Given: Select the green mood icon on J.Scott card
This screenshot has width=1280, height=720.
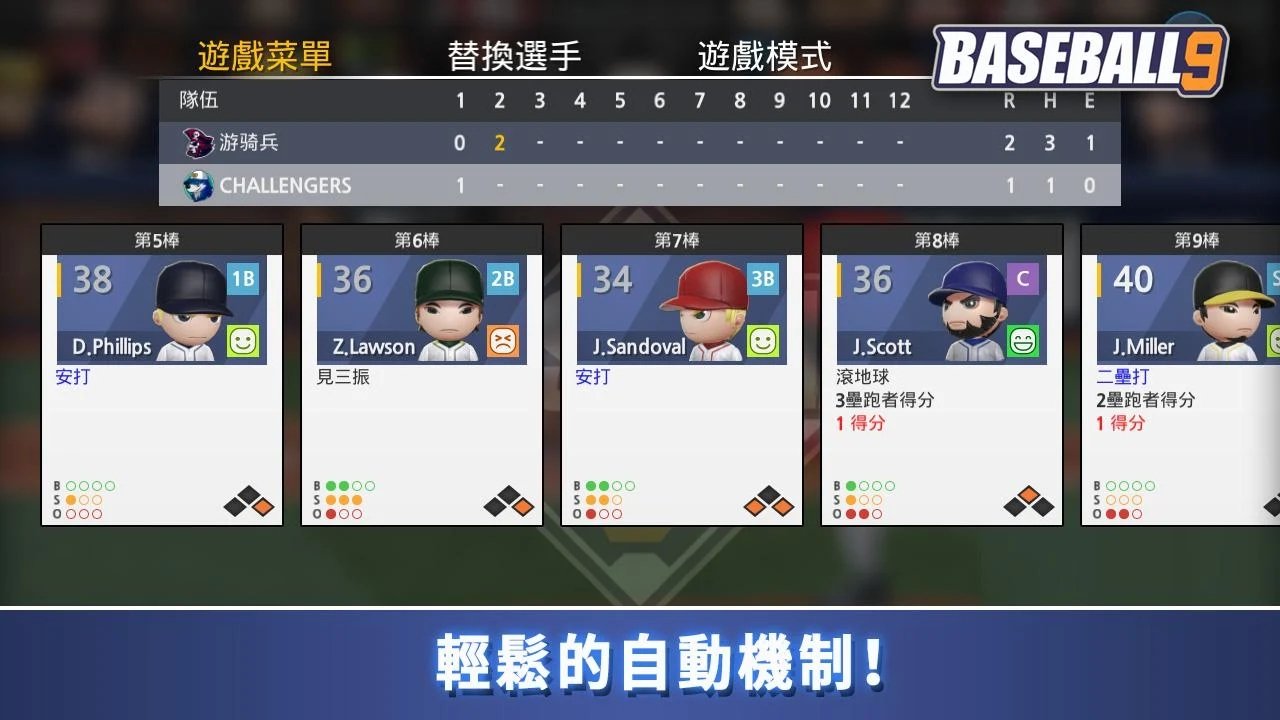Looking at the screenshot, I should click(1021, 342).
